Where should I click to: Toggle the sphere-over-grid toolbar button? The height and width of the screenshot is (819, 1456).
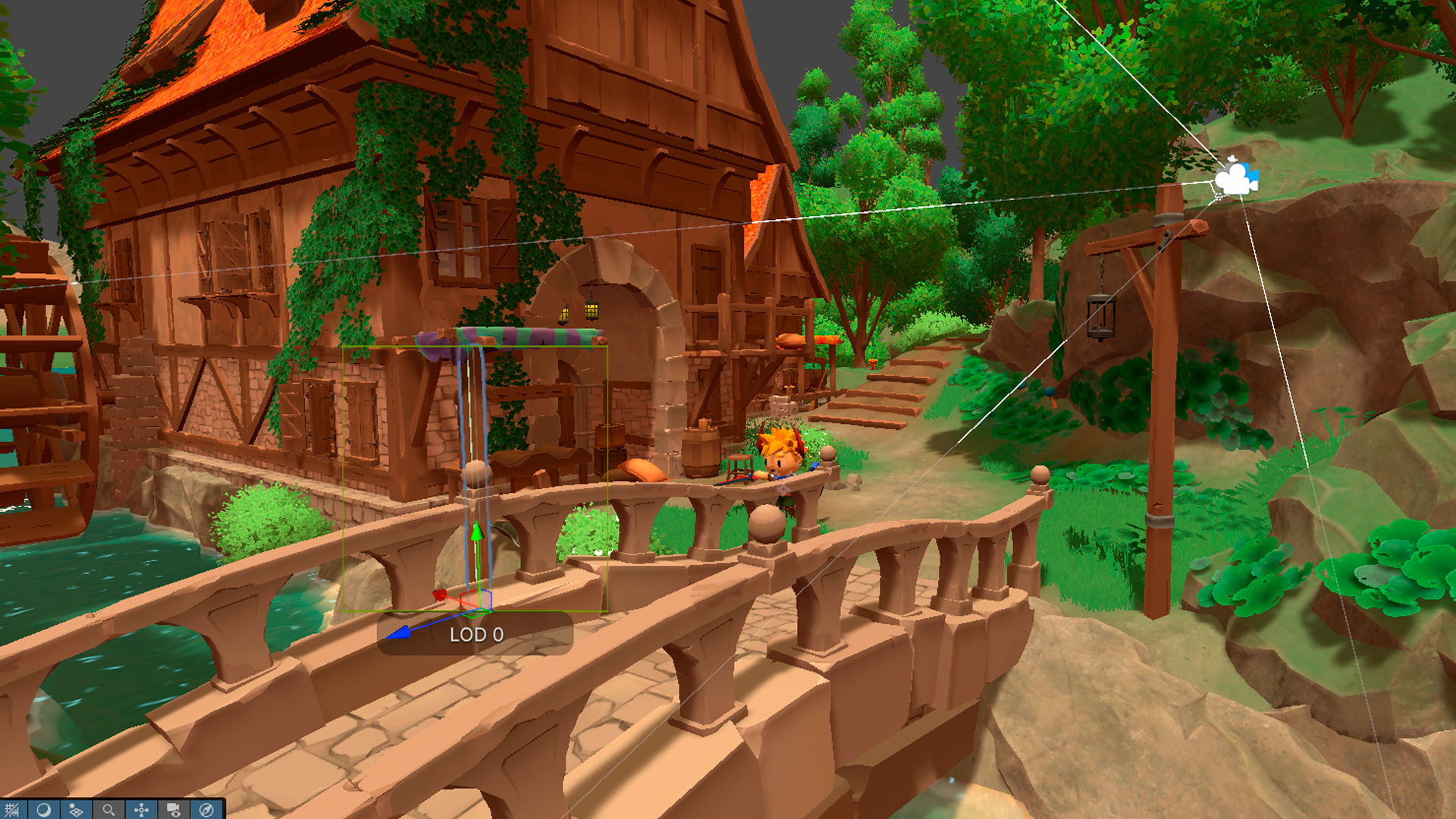click(76, 810)
